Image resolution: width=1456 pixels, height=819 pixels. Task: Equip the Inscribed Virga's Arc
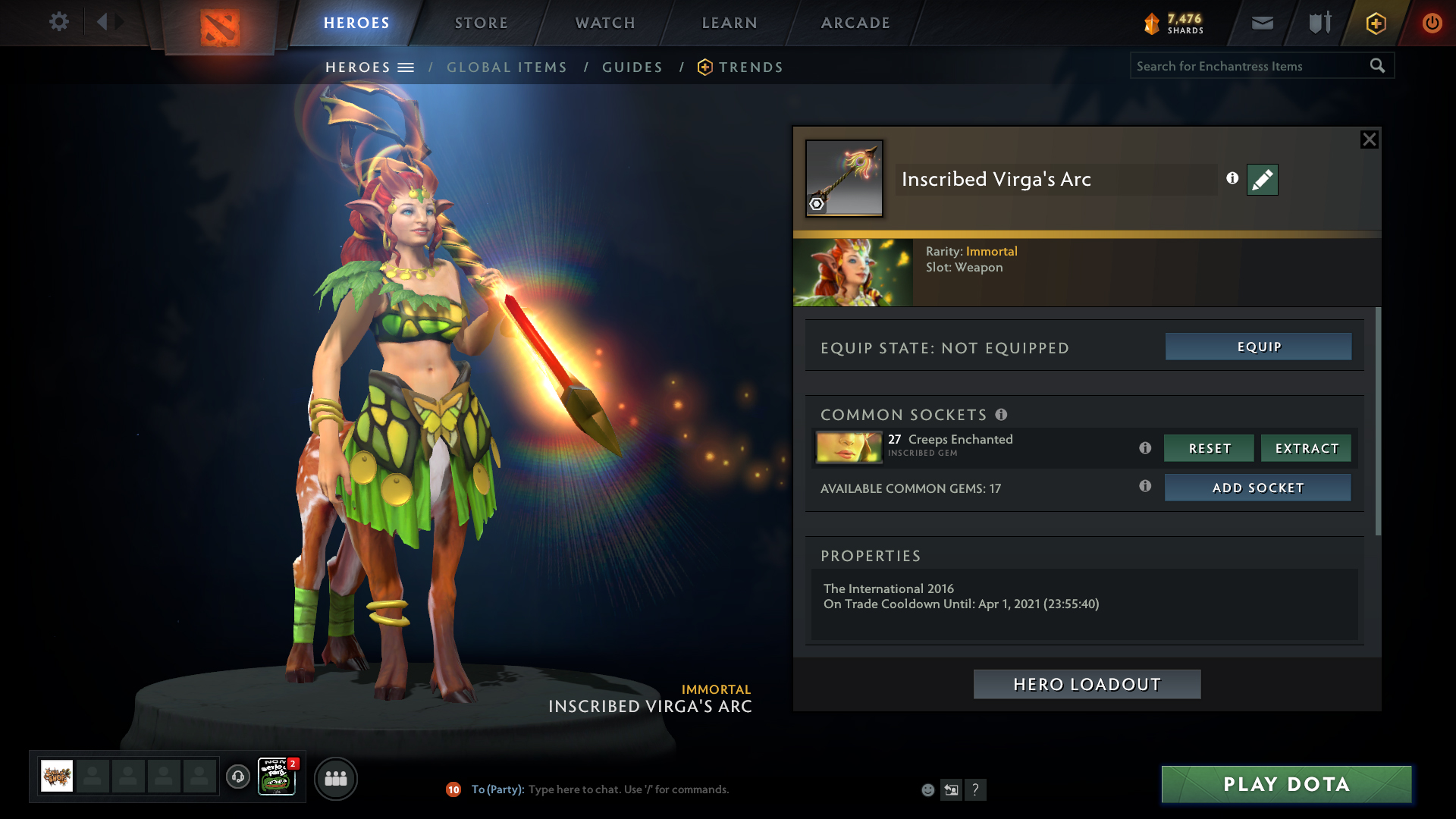pyautogui.click(x=1258, y=347)
